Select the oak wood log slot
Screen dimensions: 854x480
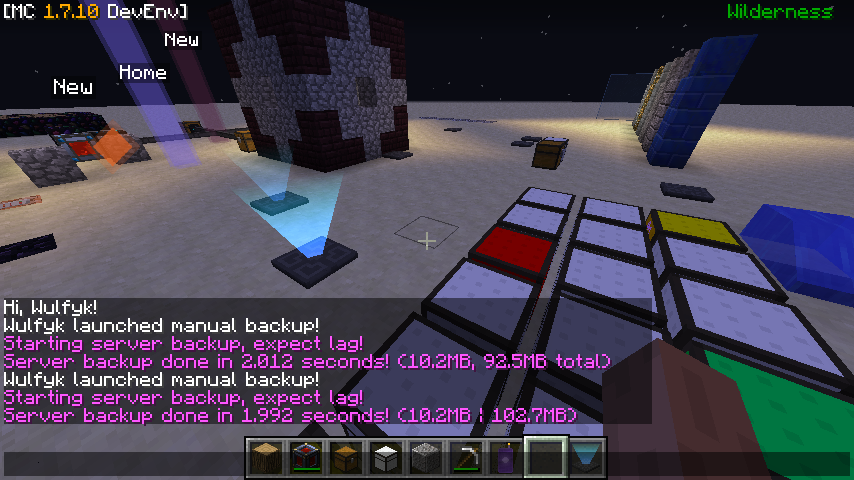coord(266,458)
